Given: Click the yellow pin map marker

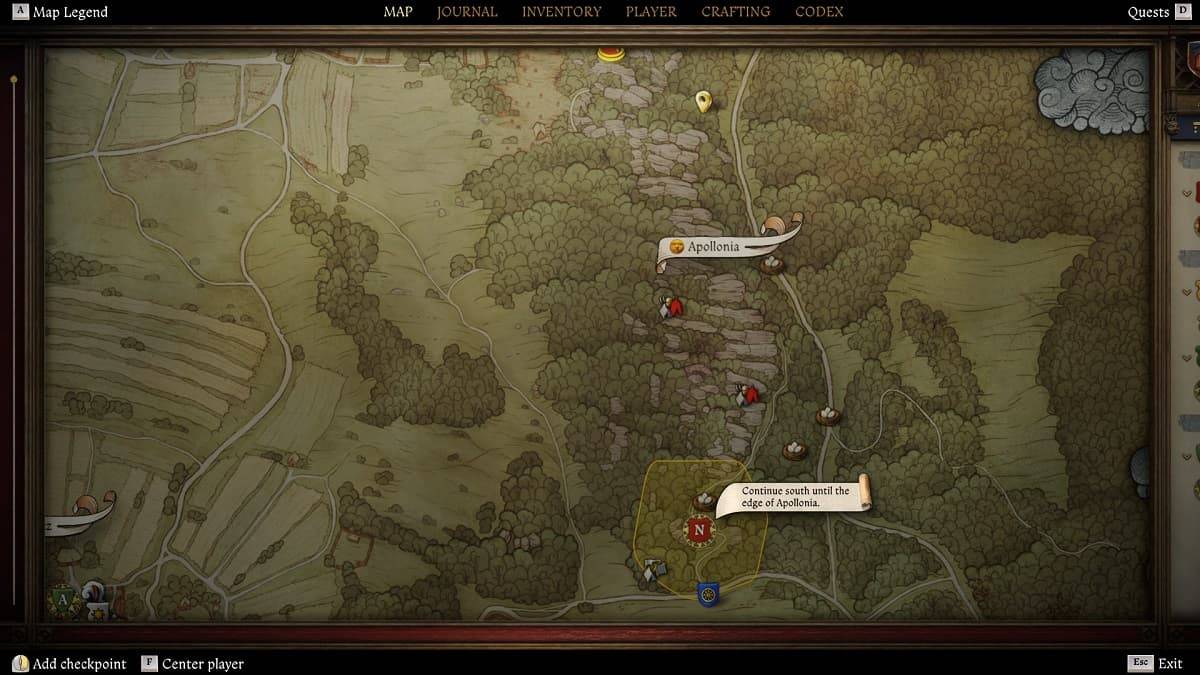Looking at the screenshot, I should [703, 101].
